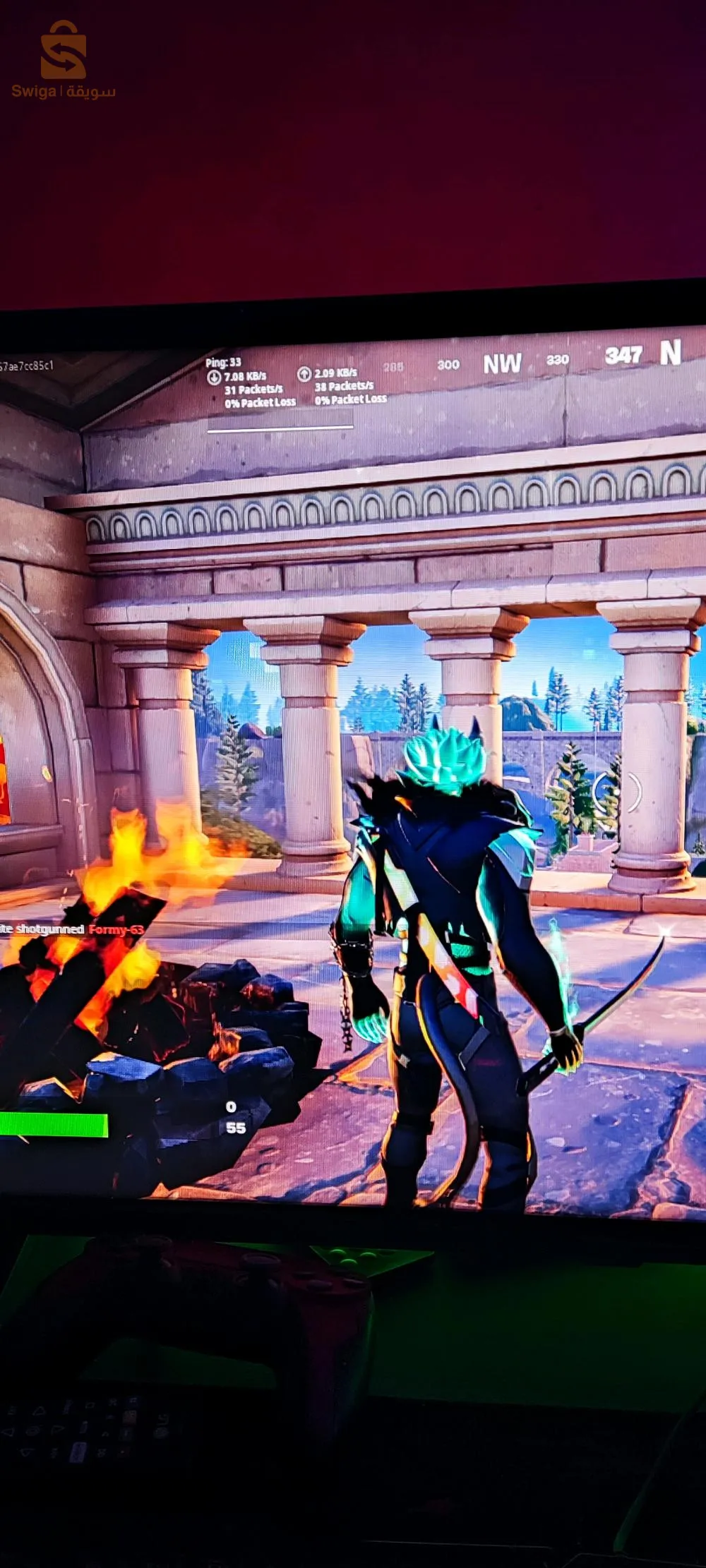
Task: Click the Swiga shopping bag logo
Action: 63,51
